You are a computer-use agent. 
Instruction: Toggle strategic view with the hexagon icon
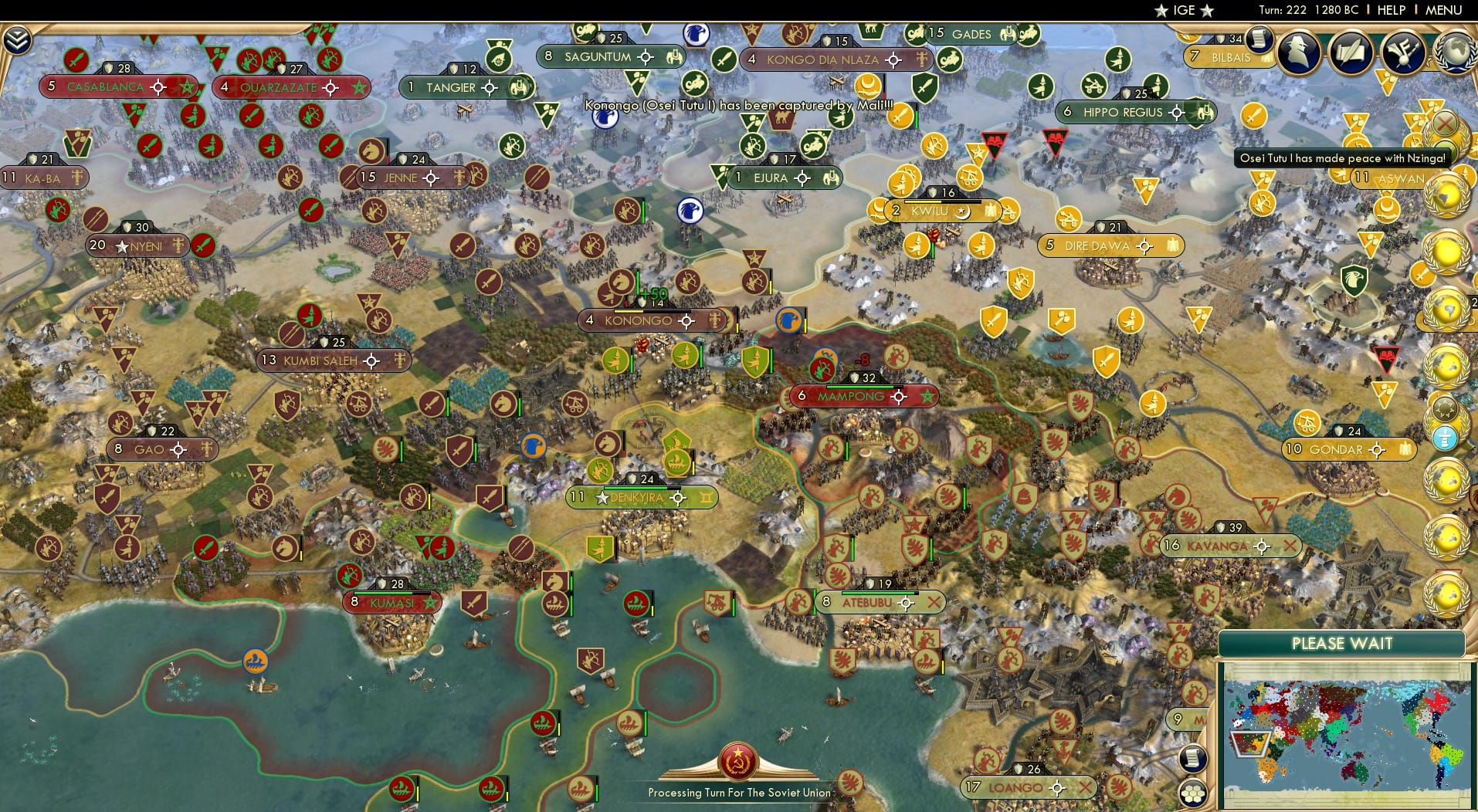[x=1193, y=793]
